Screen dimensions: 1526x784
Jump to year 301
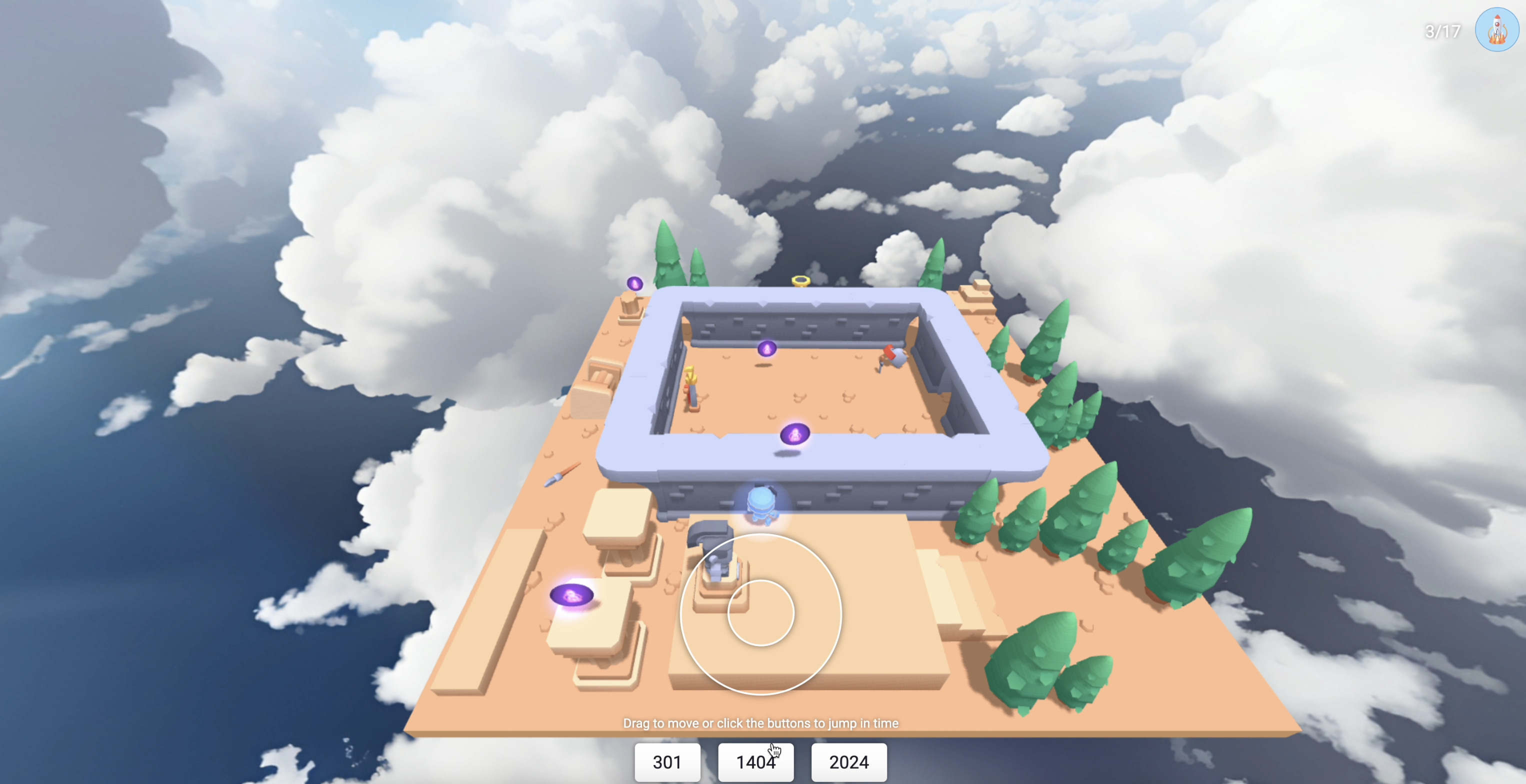pyautogui.click(x=667, y=762)
